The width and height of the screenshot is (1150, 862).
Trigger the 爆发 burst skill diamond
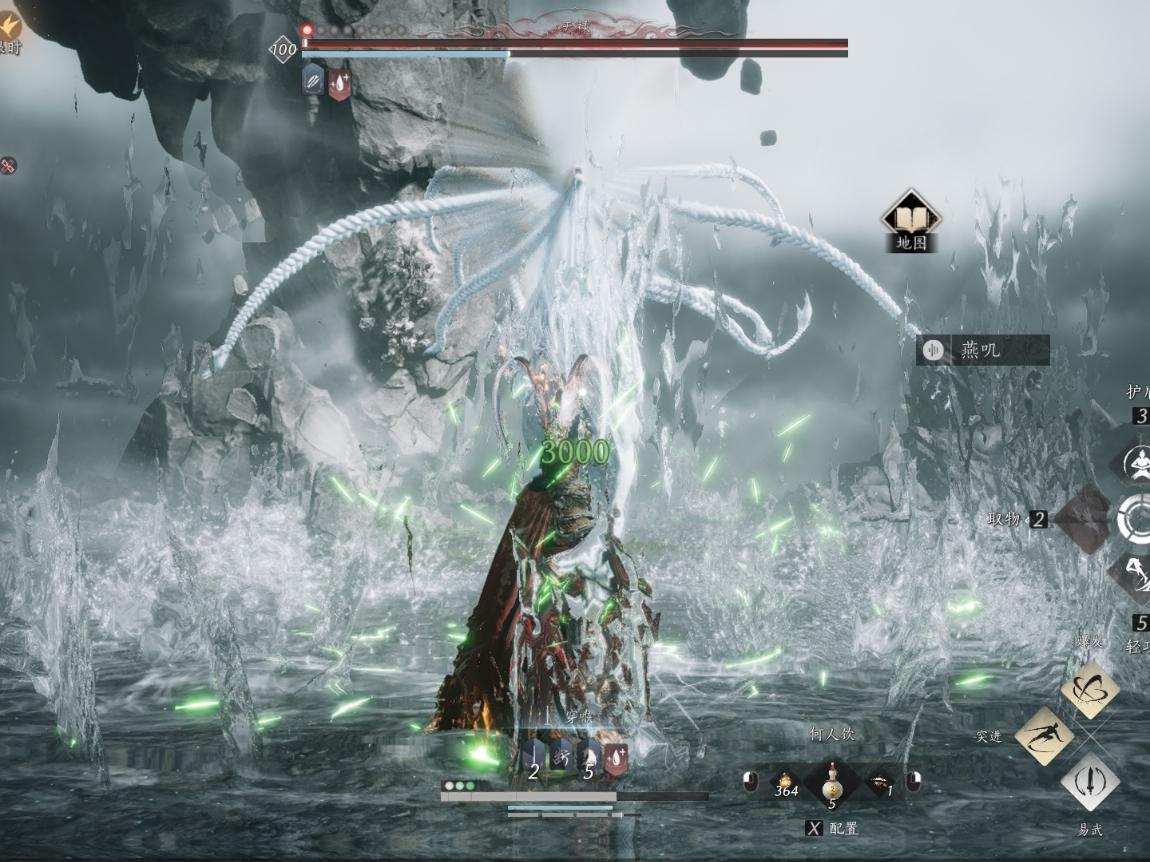coord(1089,688)
